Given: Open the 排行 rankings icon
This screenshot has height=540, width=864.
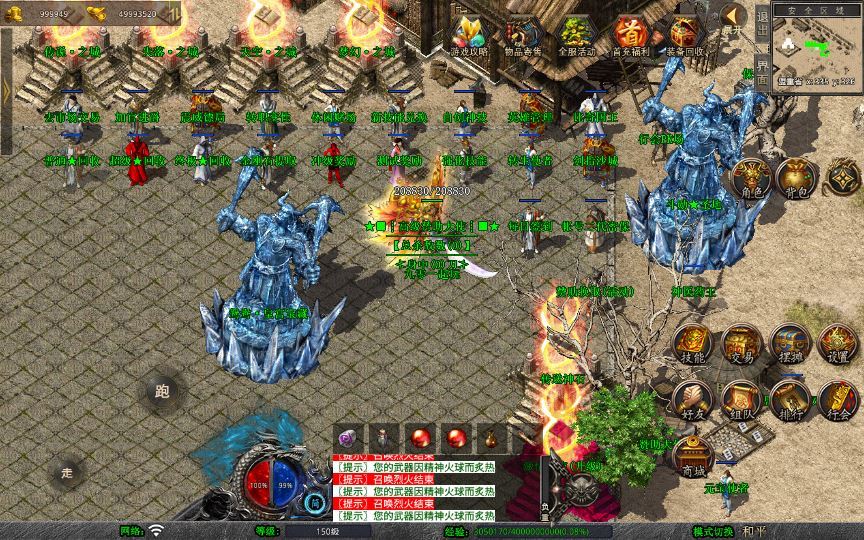Looking at the screenshot, I should (x=789, y=399).
